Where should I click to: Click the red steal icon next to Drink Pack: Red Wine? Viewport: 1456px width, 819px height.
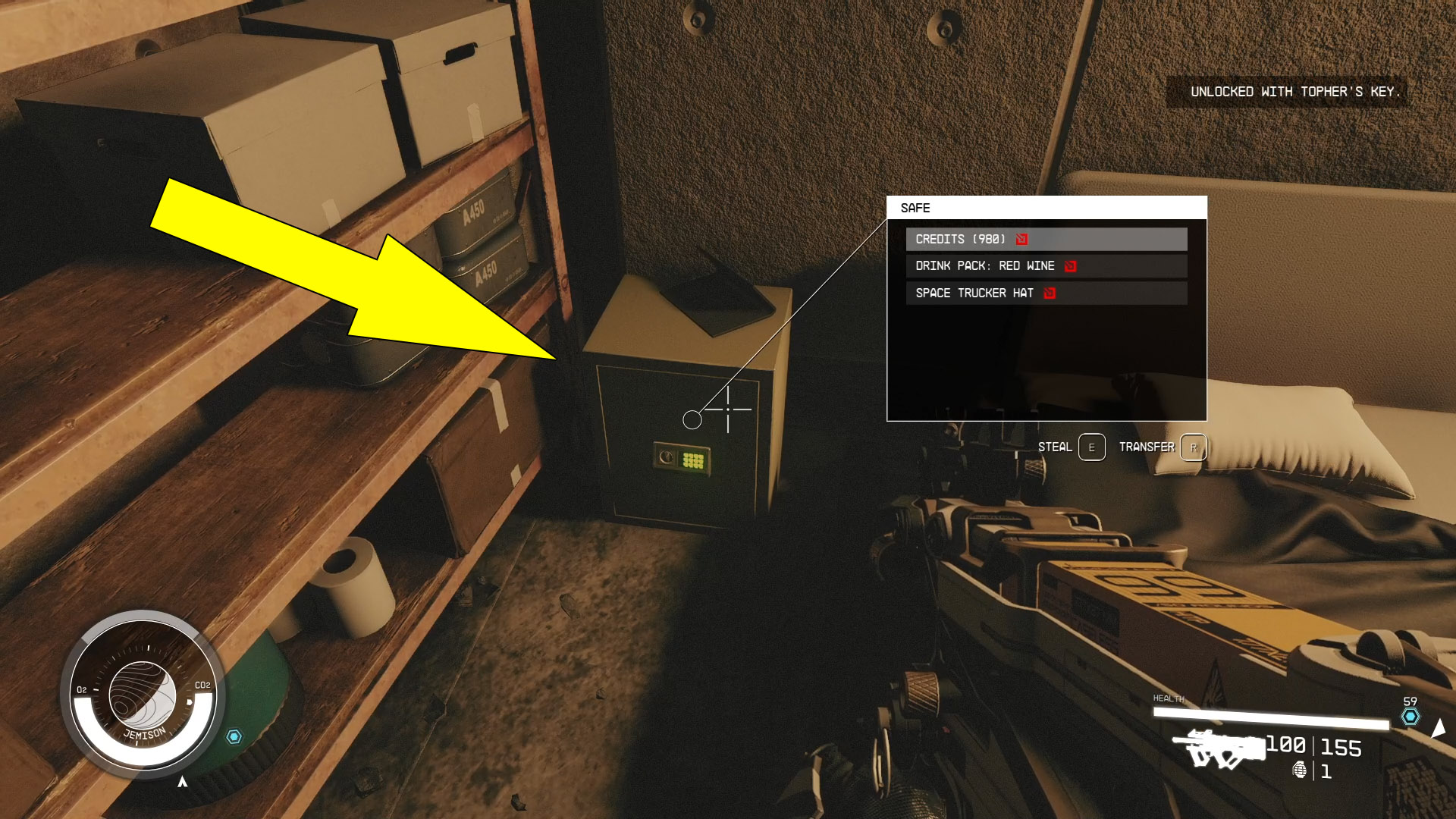[1069, 265]
